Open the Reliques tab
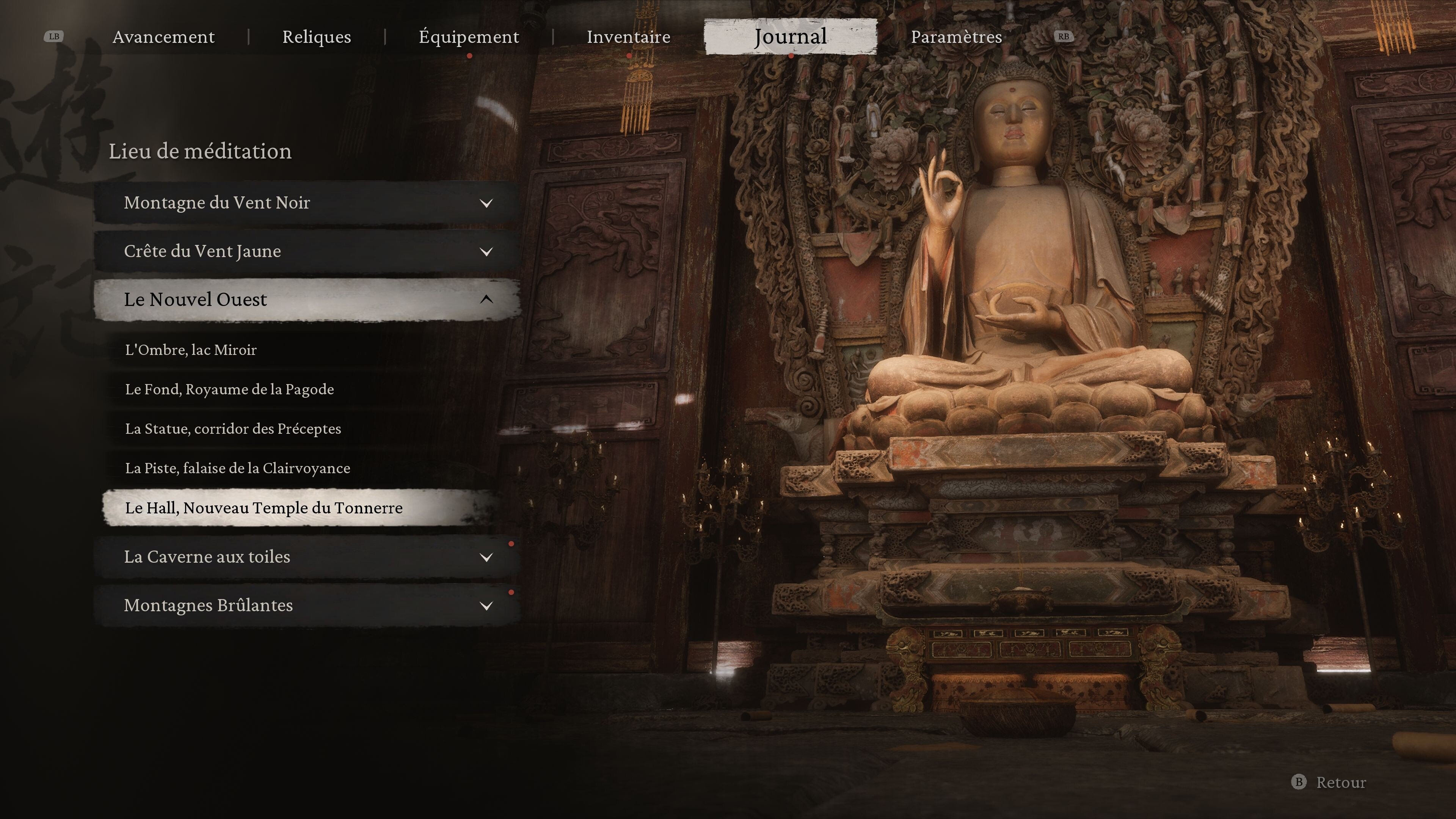This screenshot has width=1456, height=819. click(x=317, y=37)
